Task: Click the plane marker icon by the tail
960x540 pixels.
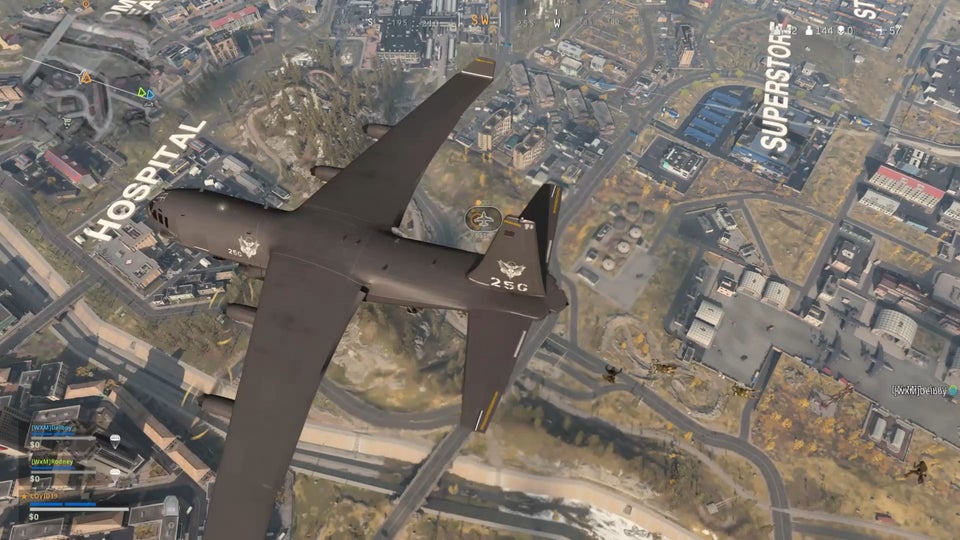Action: pyautogui.click(x=485, y=218)
